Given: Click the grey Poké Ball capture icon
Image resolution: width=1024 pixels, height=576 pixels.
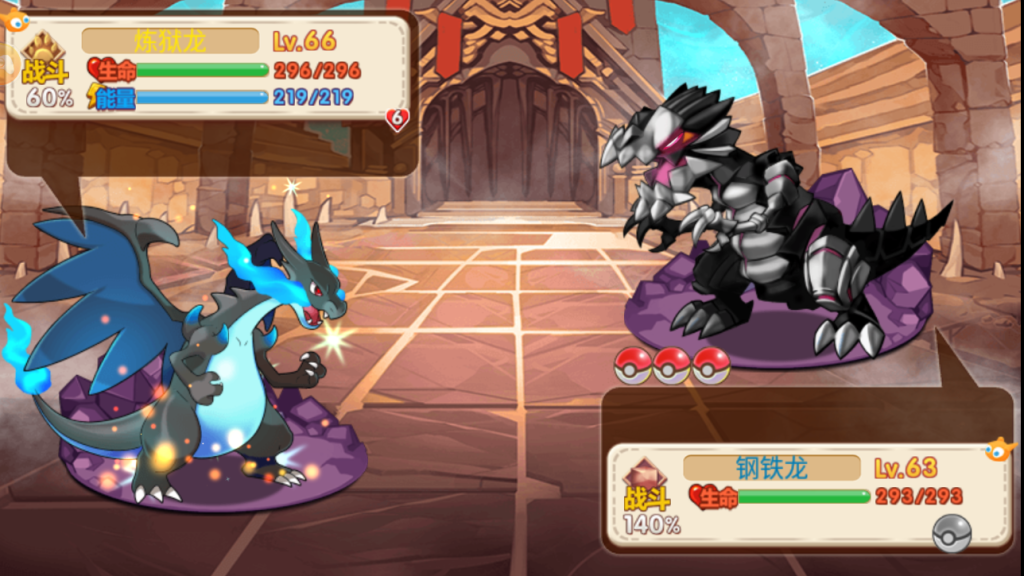Looking at the screenshot, I should point(951,534).
